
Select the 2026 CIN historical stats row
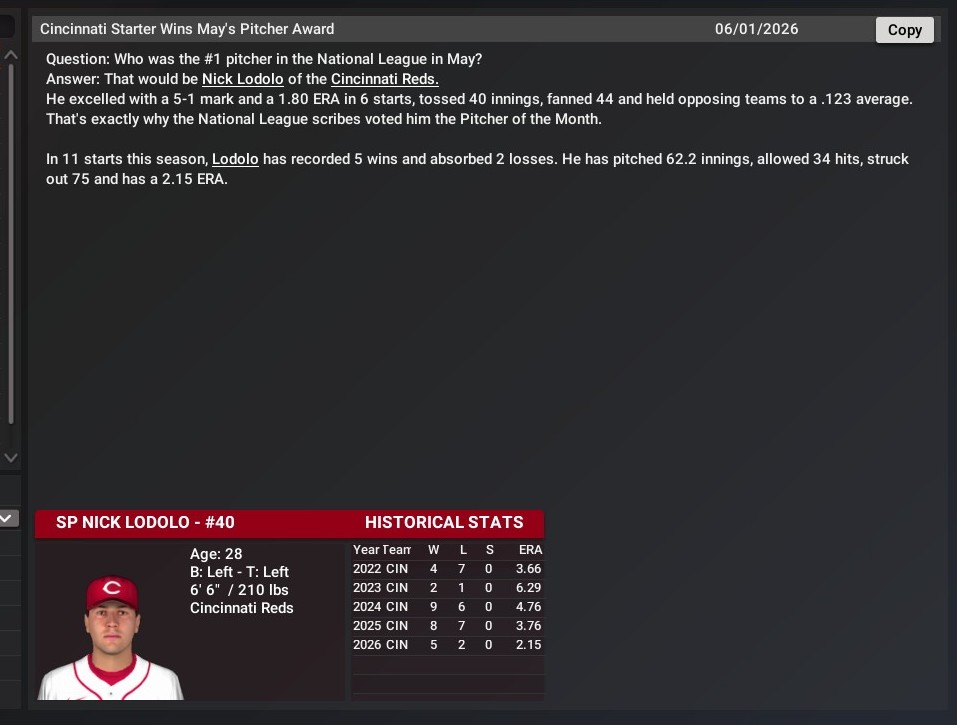pyautogui.click(x=446, y=645)
